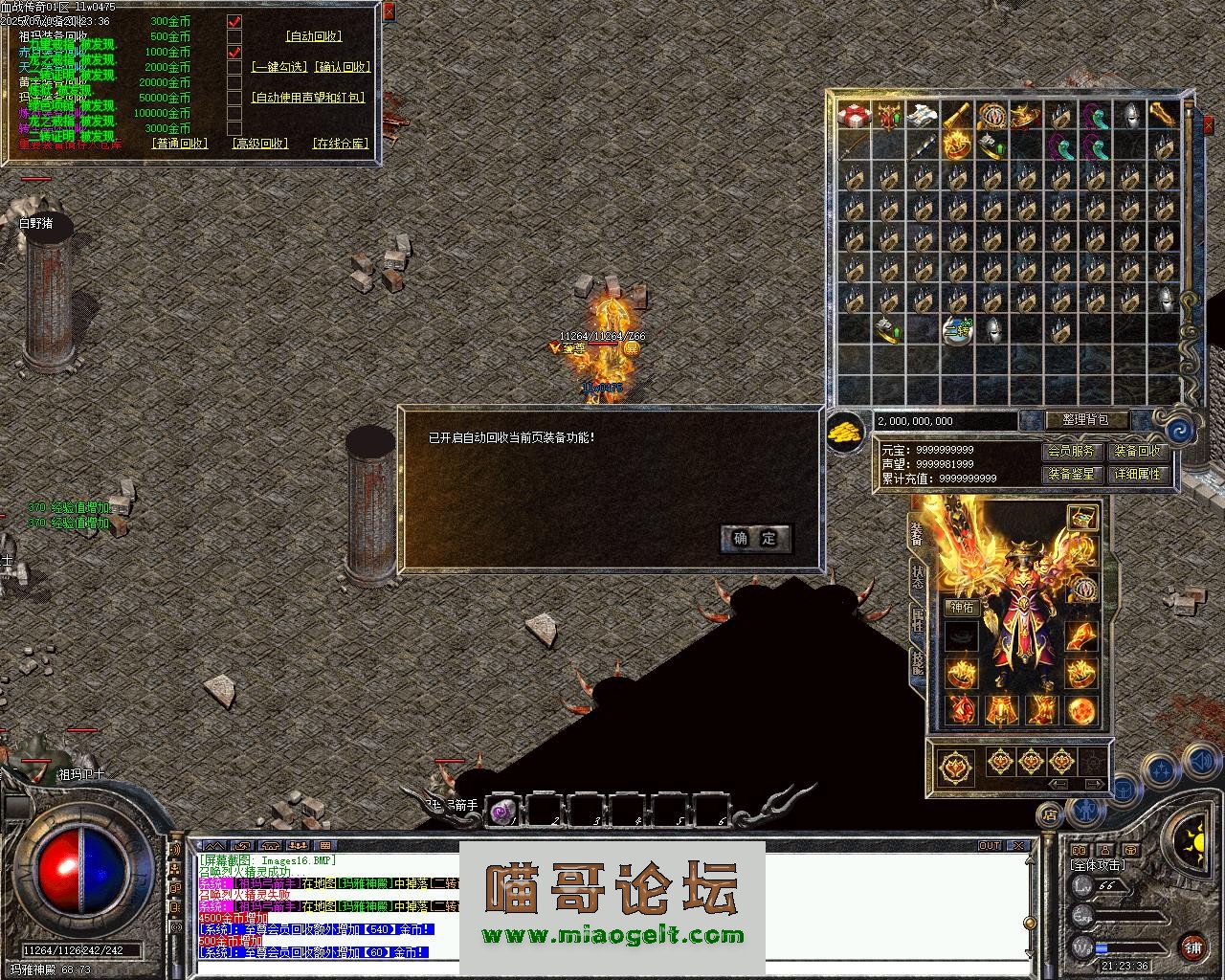This screenshot has height=980, width=1225.
Task: Activate the 确认回收 link
Action: pos(342,67)
